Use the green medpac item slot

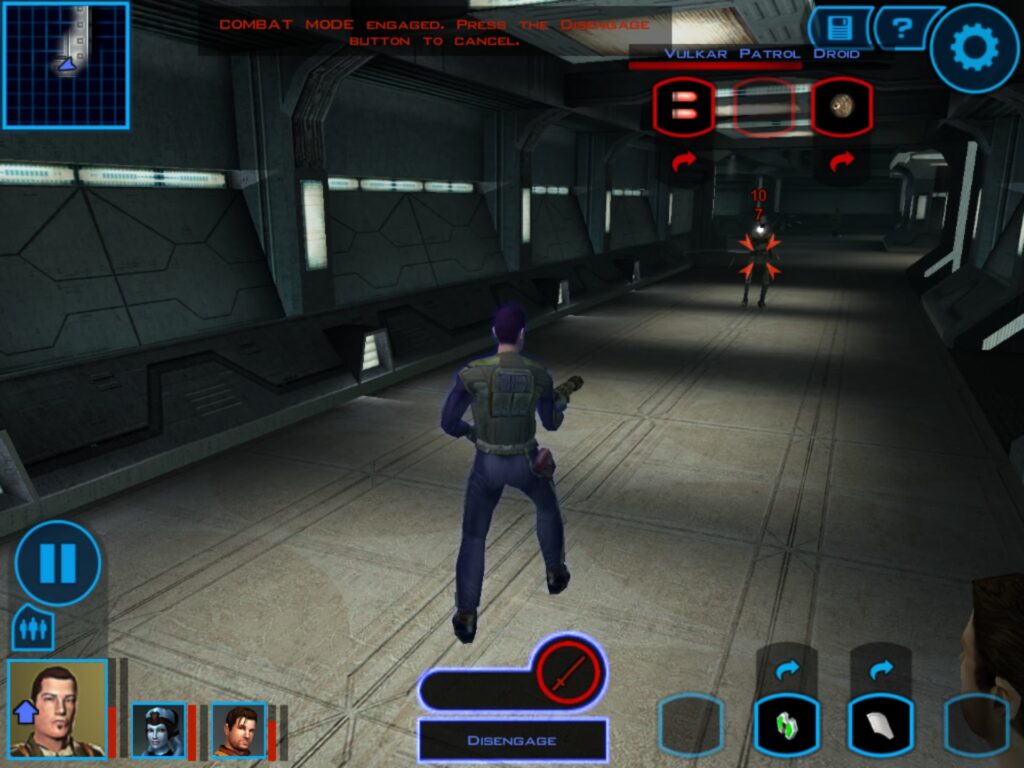click(787, 724)
